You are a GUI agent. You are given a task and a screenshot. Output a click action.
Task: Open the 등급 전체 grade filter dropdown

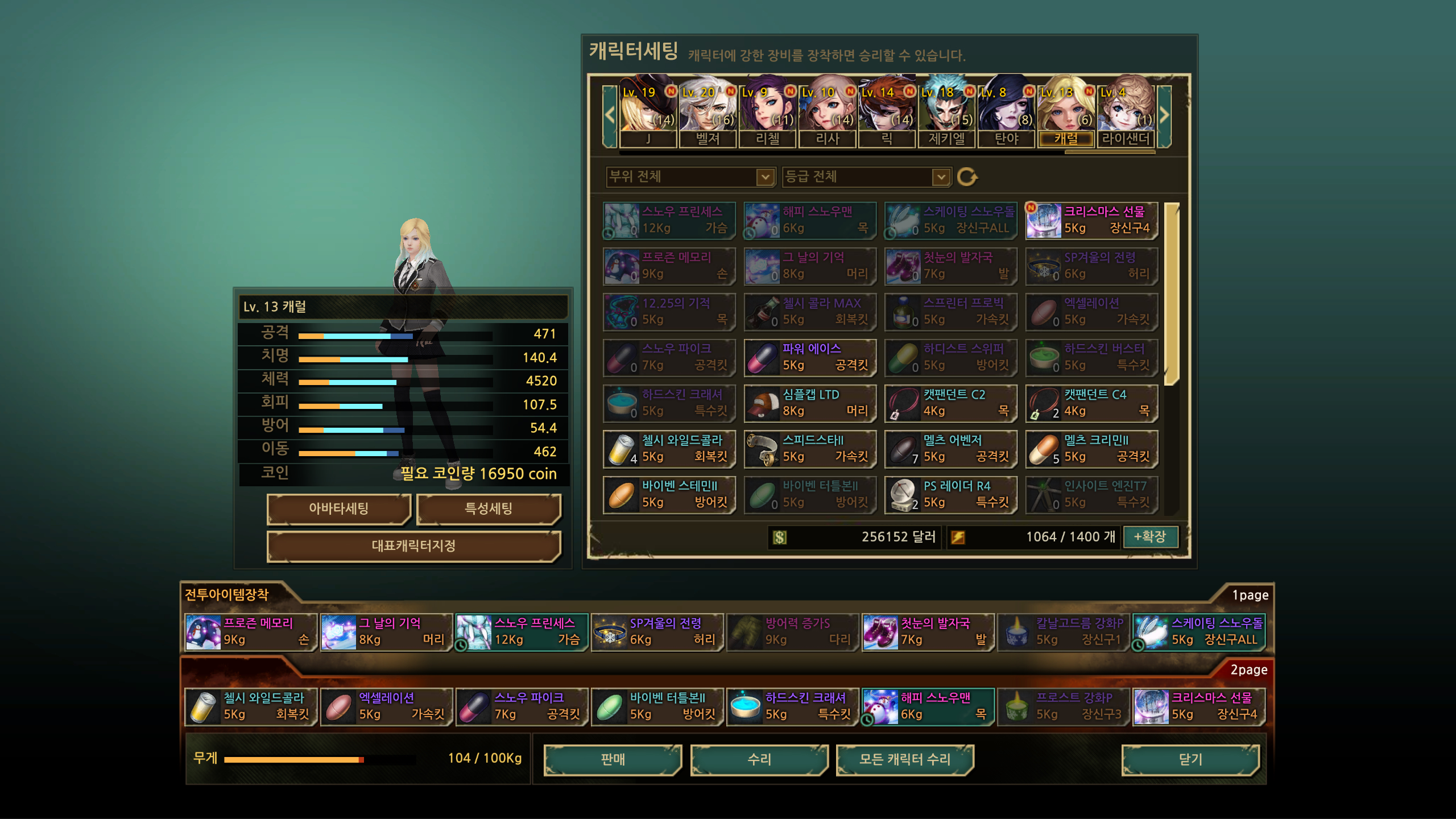click(x=866, y=177)
